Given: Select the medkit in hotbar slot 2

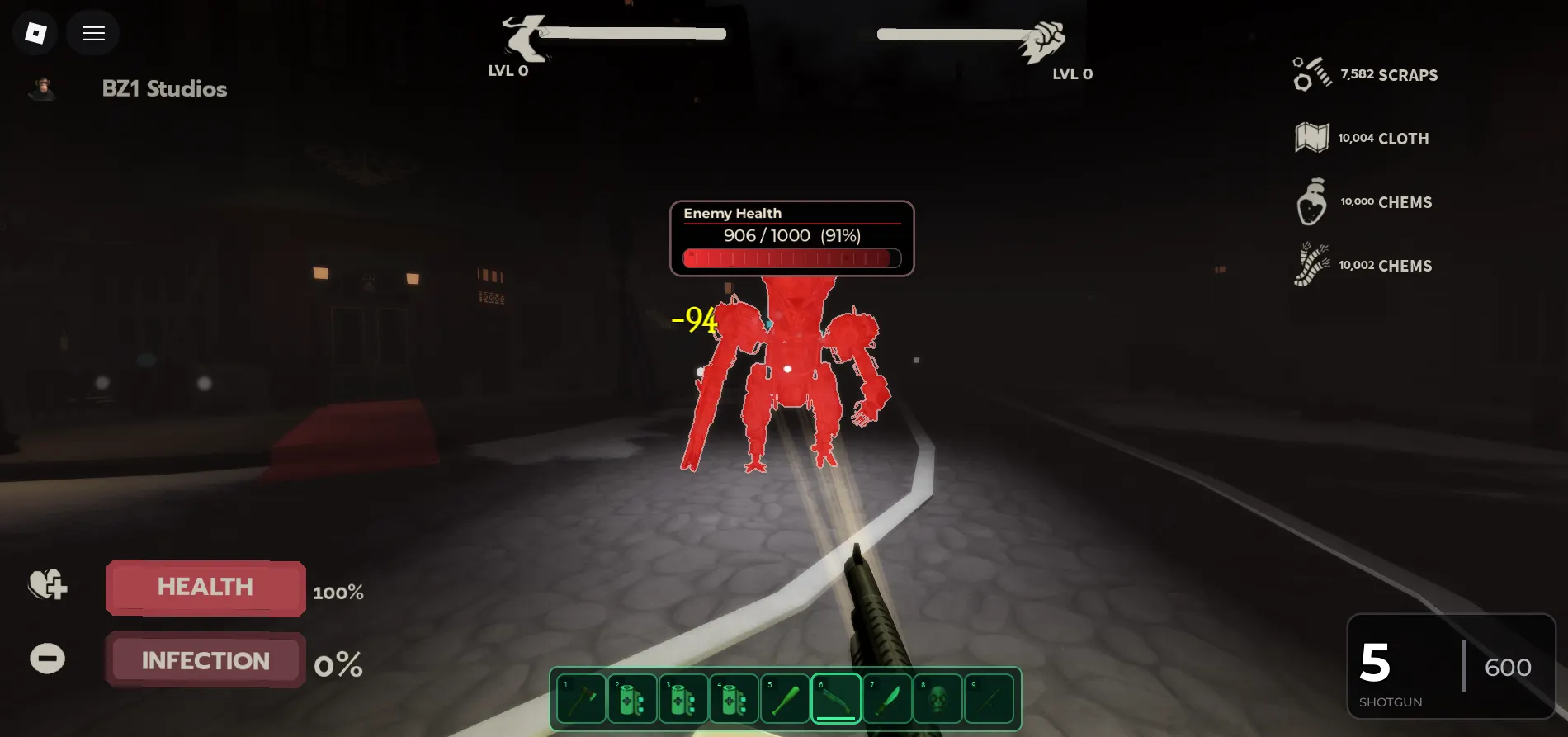Looking at the screenshot, I should coord(631,697).
